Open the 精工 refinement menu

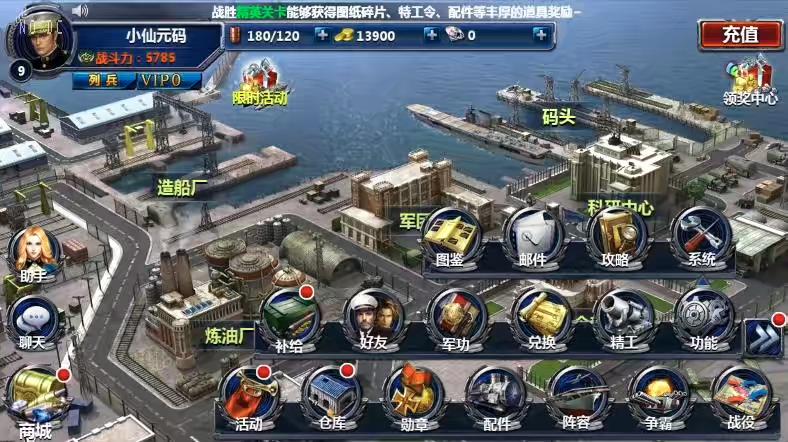click(624, 318)
